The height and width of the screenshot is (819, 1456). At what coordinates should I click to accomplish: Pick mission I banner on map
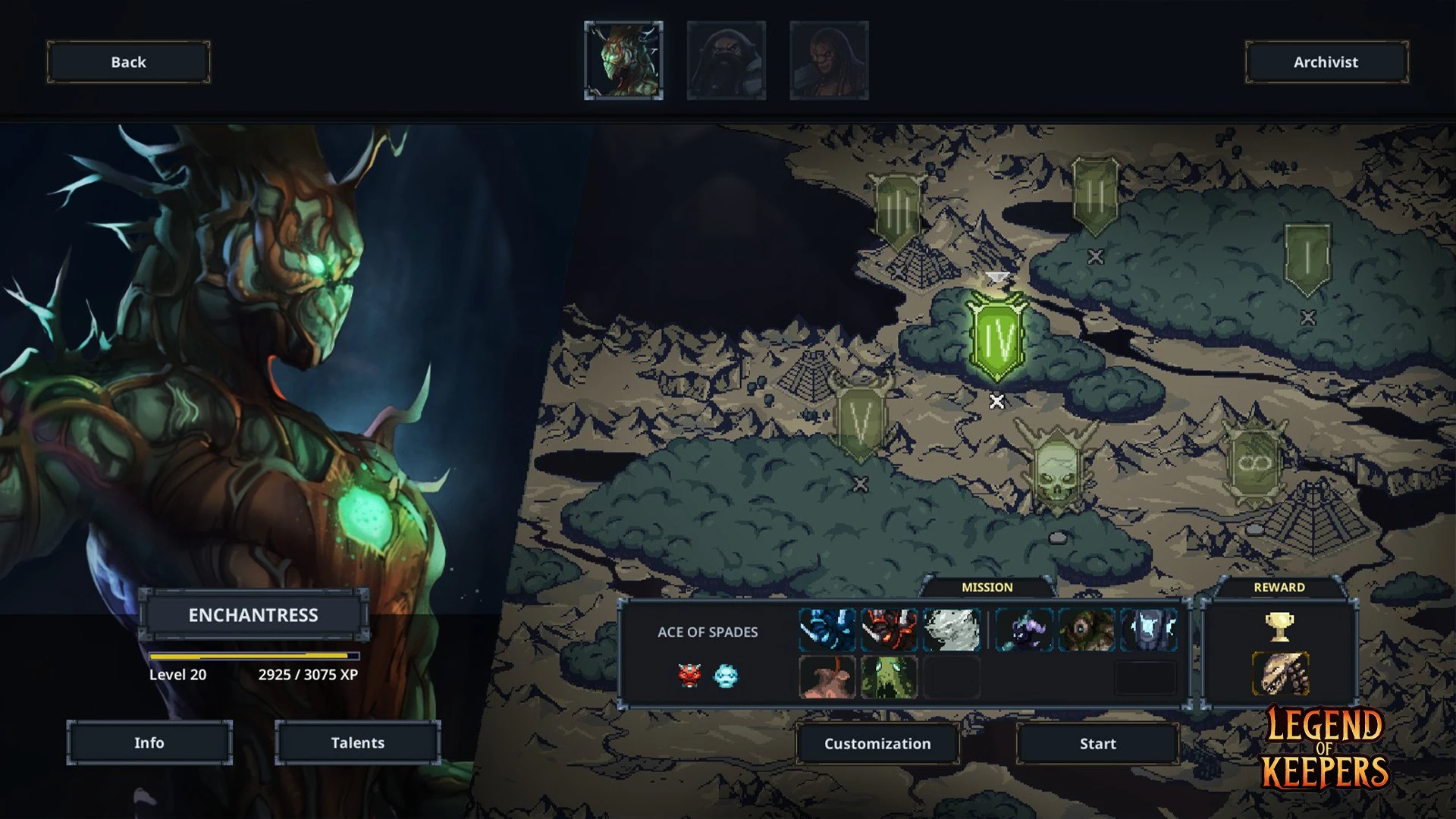[1307, 259]
